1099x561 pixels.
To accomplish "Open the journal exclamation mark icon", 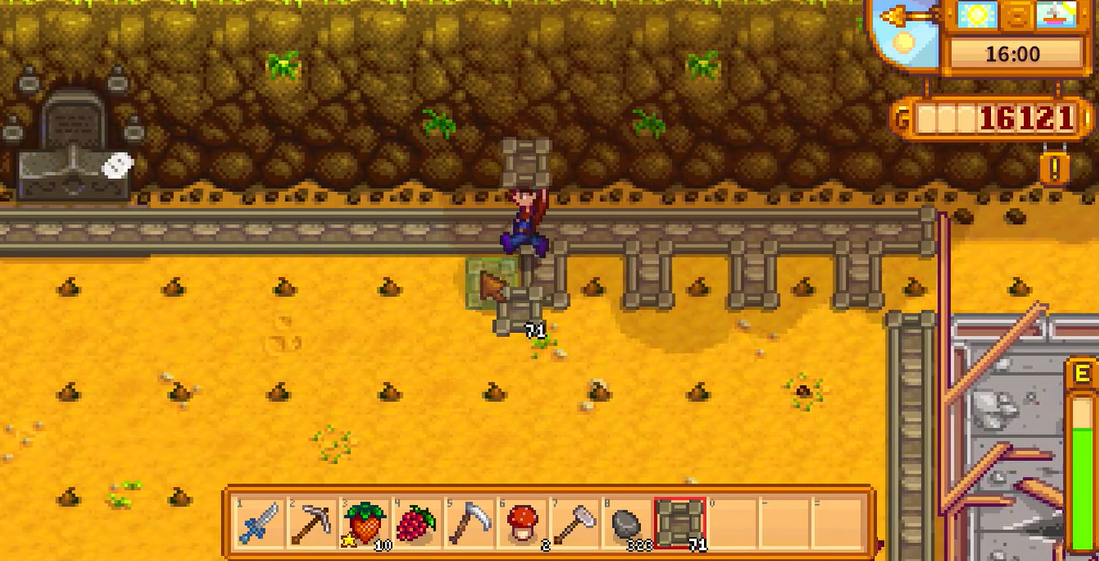I will (x=1053, y=167).
